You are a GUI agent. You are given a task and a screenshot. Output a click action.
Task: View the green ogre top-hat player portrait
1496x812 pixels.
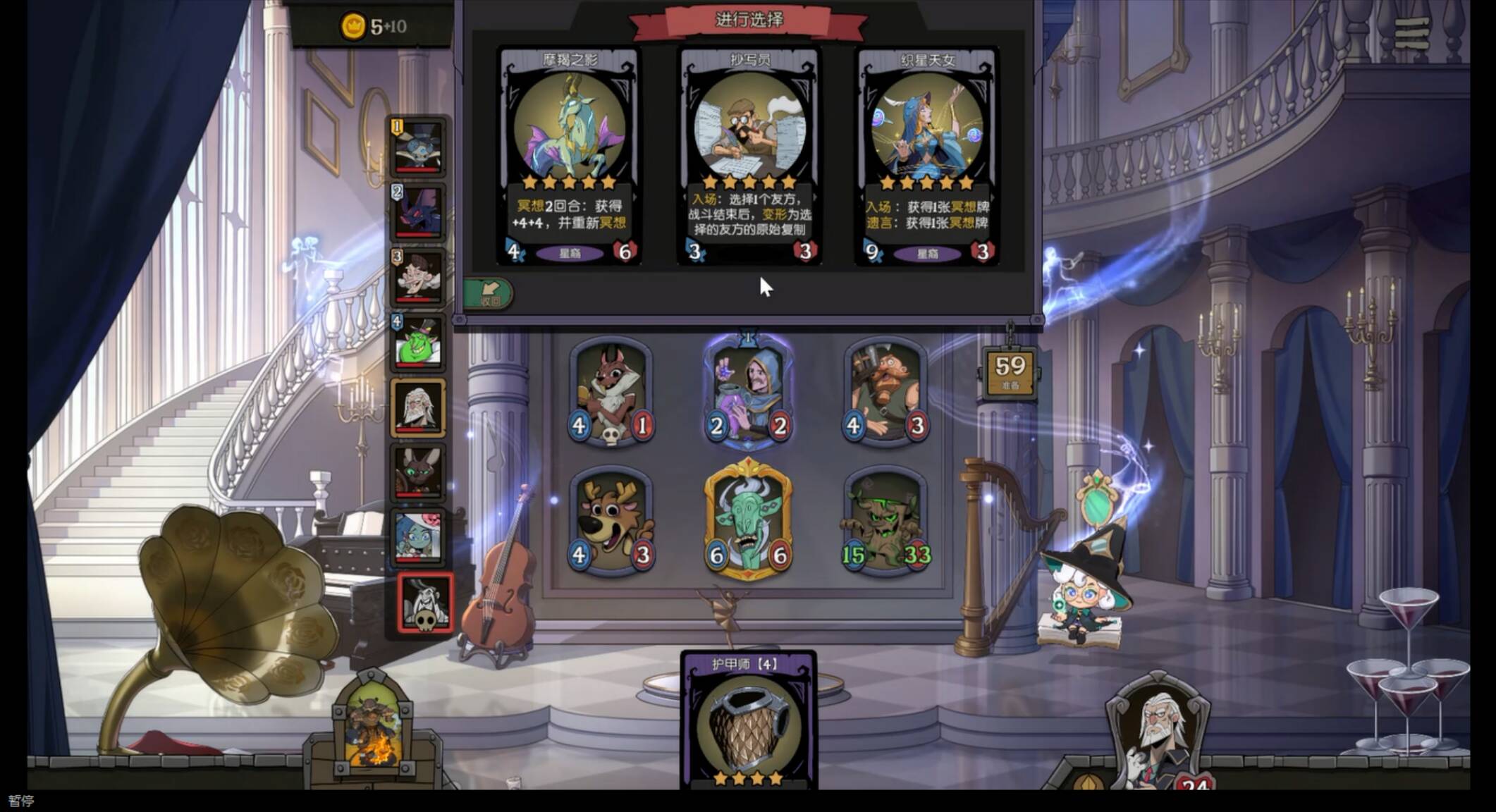(x=418, y=343)
